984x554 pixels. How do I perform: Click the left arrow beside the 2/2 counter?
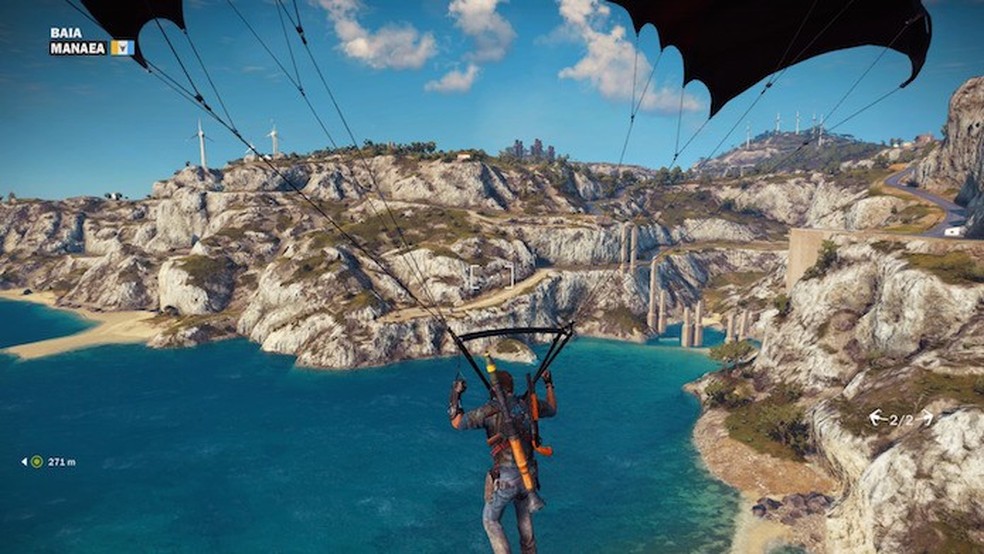[876, 417]
